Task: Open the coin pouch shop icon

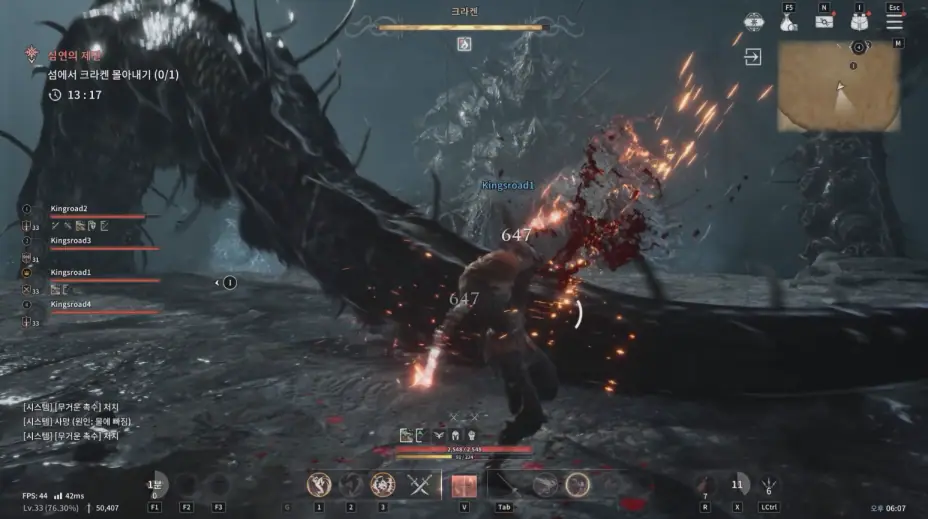Action: [788, 21]
